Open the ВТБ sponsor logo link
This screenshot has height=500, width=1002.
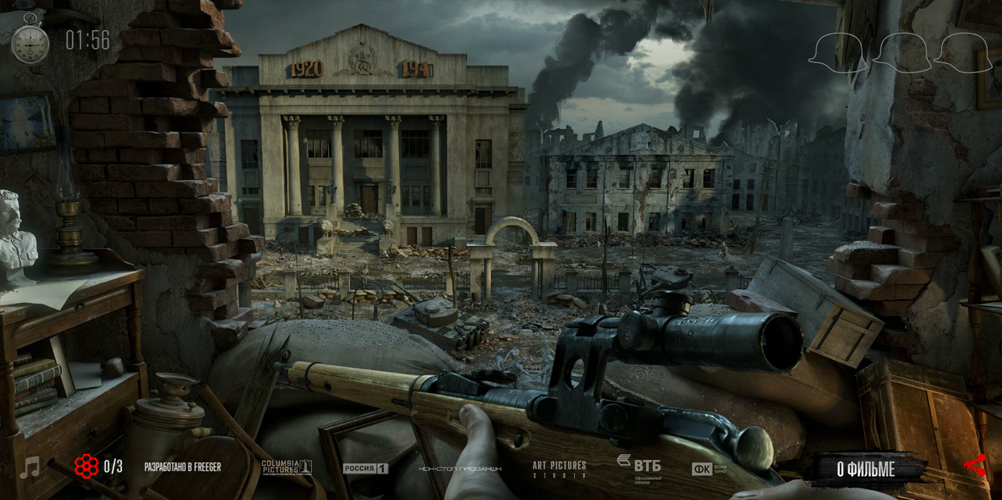click(x=638, y=465)
